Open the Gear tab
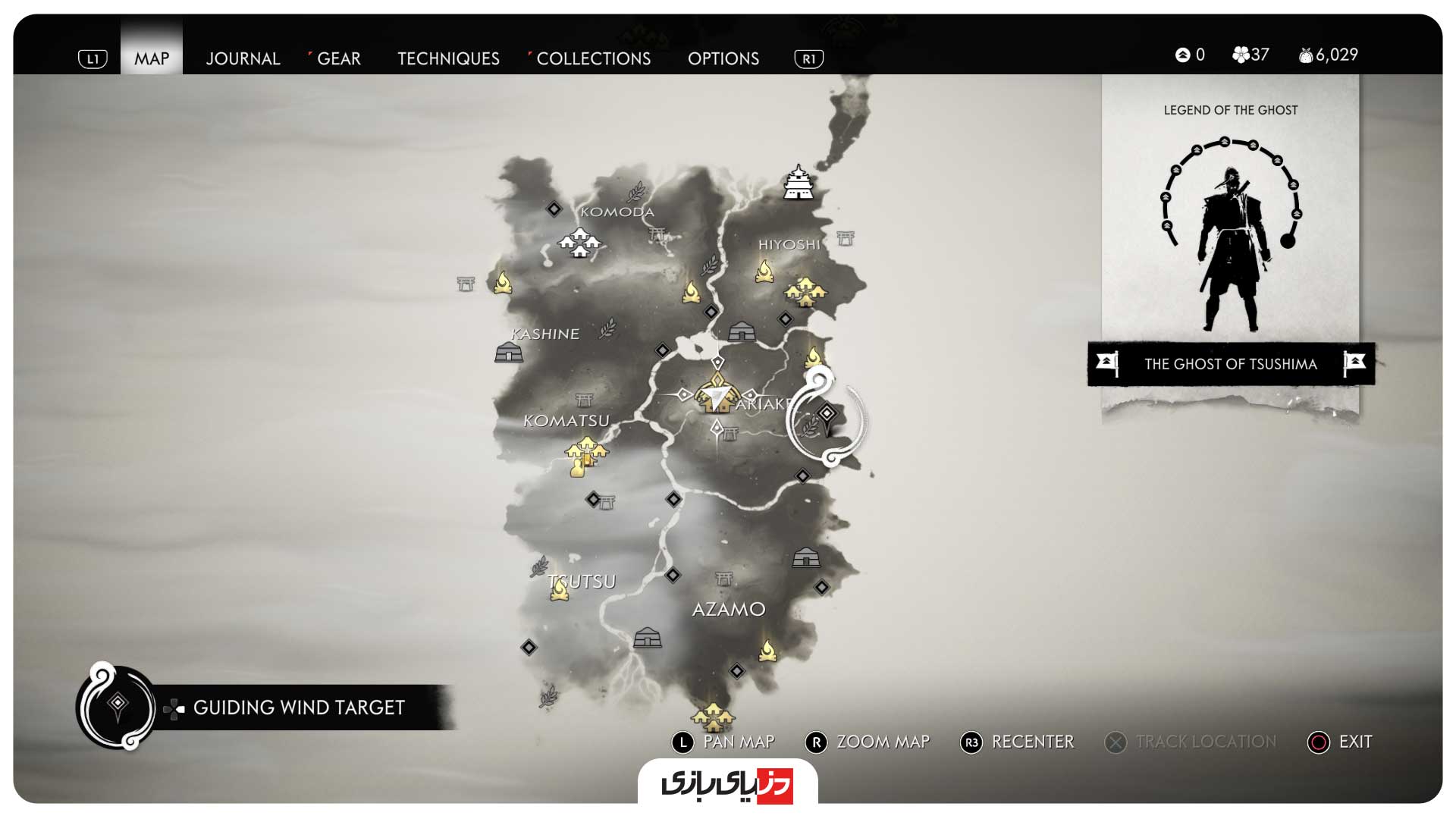The width and height of the screenshot is (1456, 819). 338,58
